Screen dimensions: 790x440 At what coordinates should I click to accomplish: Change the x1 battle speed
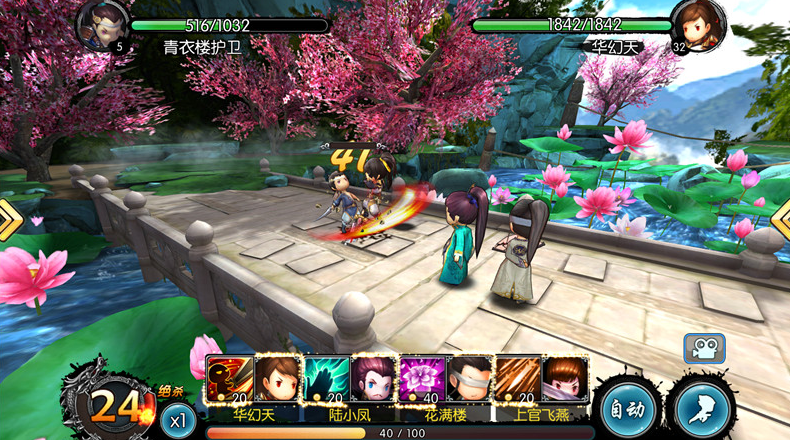click(x=176, y=420)
